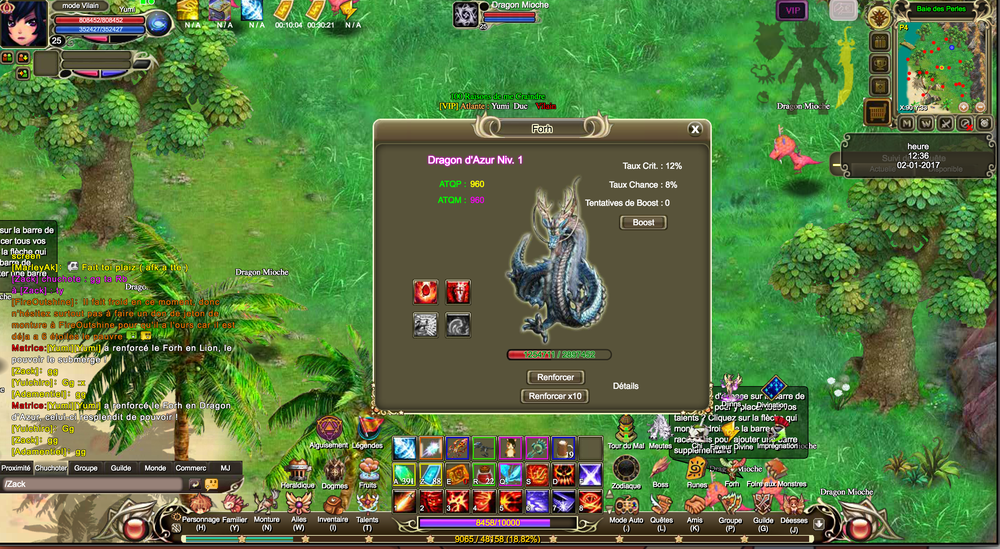Open the Détails link in Forh window
Viewport: 1000px width, 549px height.
pos(625,386)
